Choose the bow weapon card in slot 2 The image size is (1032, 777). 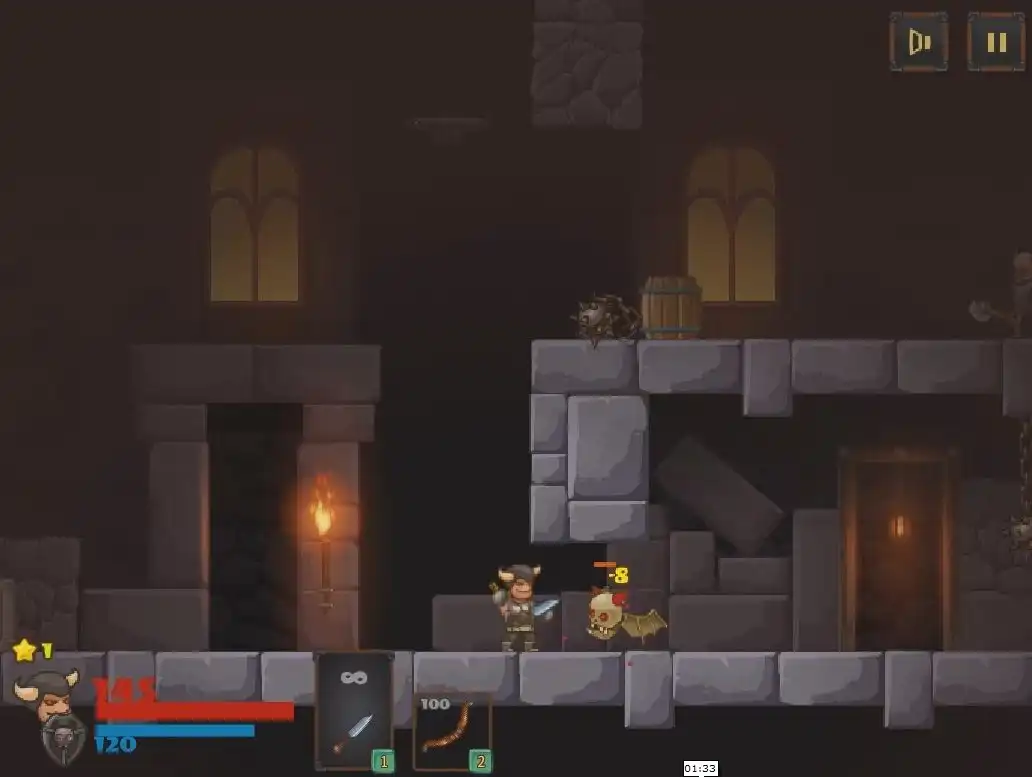[452, 732]
